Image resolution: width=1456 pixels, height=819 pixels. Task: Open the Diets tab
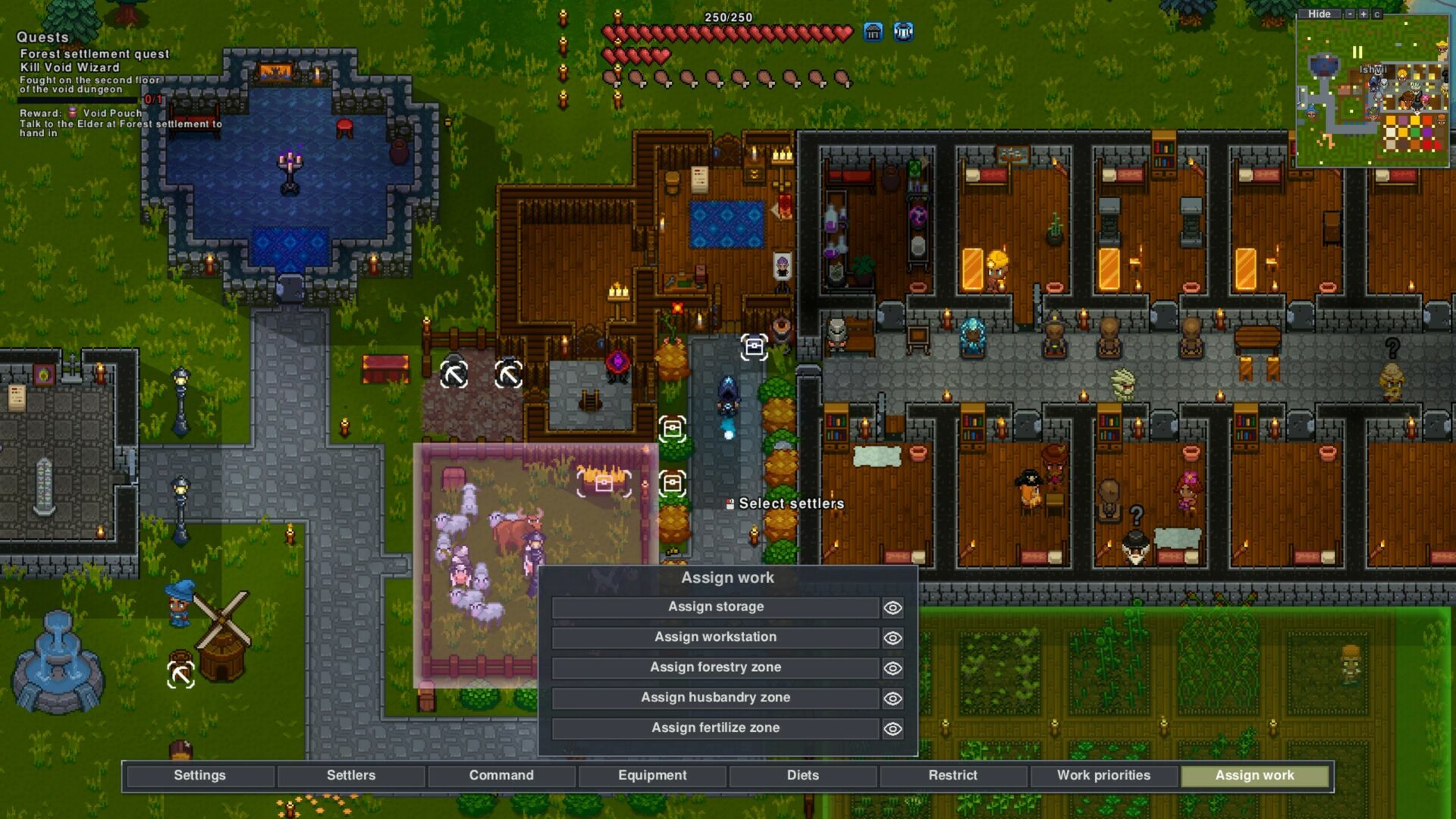[x=802, y=776]
